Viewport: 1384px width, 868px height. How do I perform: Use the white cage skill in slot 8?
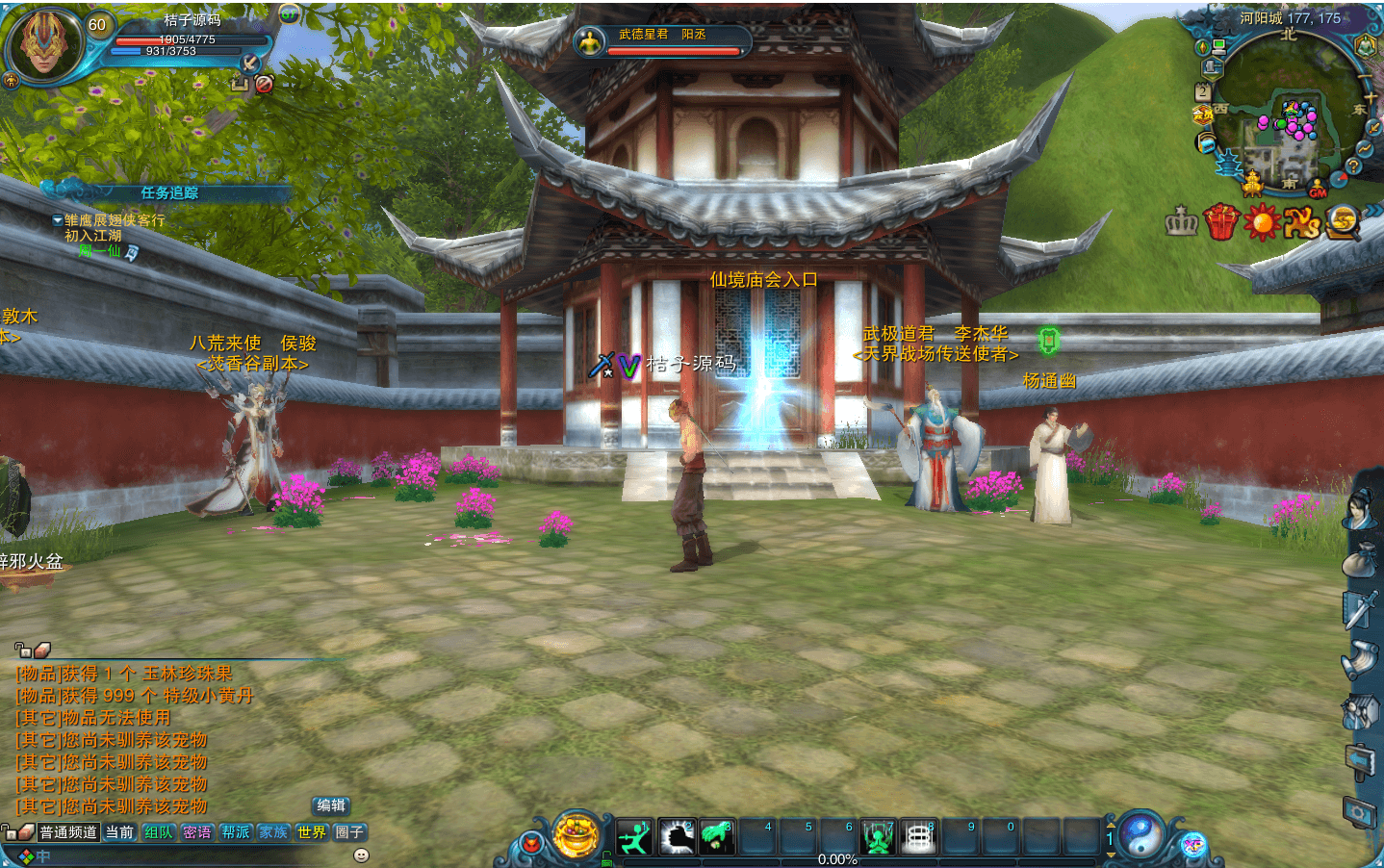point(918,837)
